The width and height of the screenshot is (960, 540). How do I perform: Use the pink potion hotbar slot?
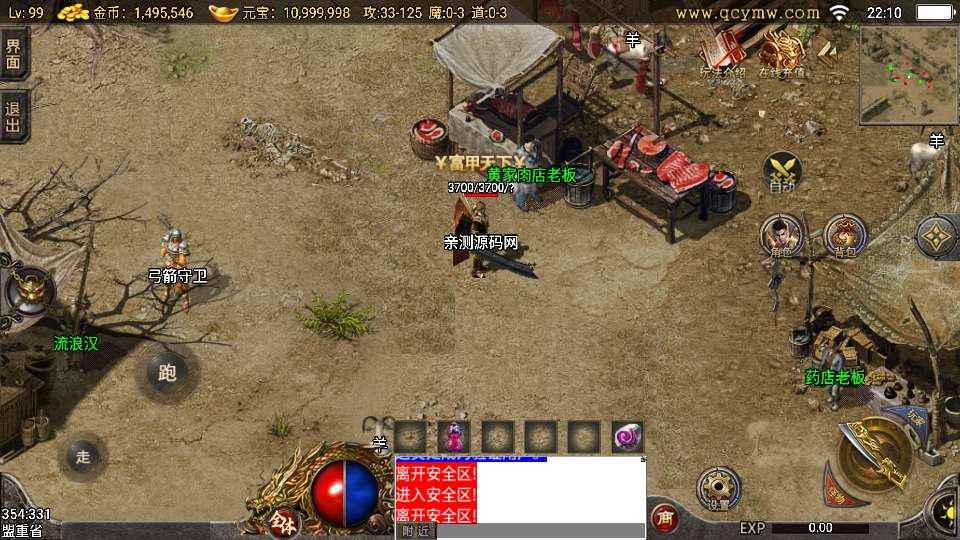pos(454,437)
